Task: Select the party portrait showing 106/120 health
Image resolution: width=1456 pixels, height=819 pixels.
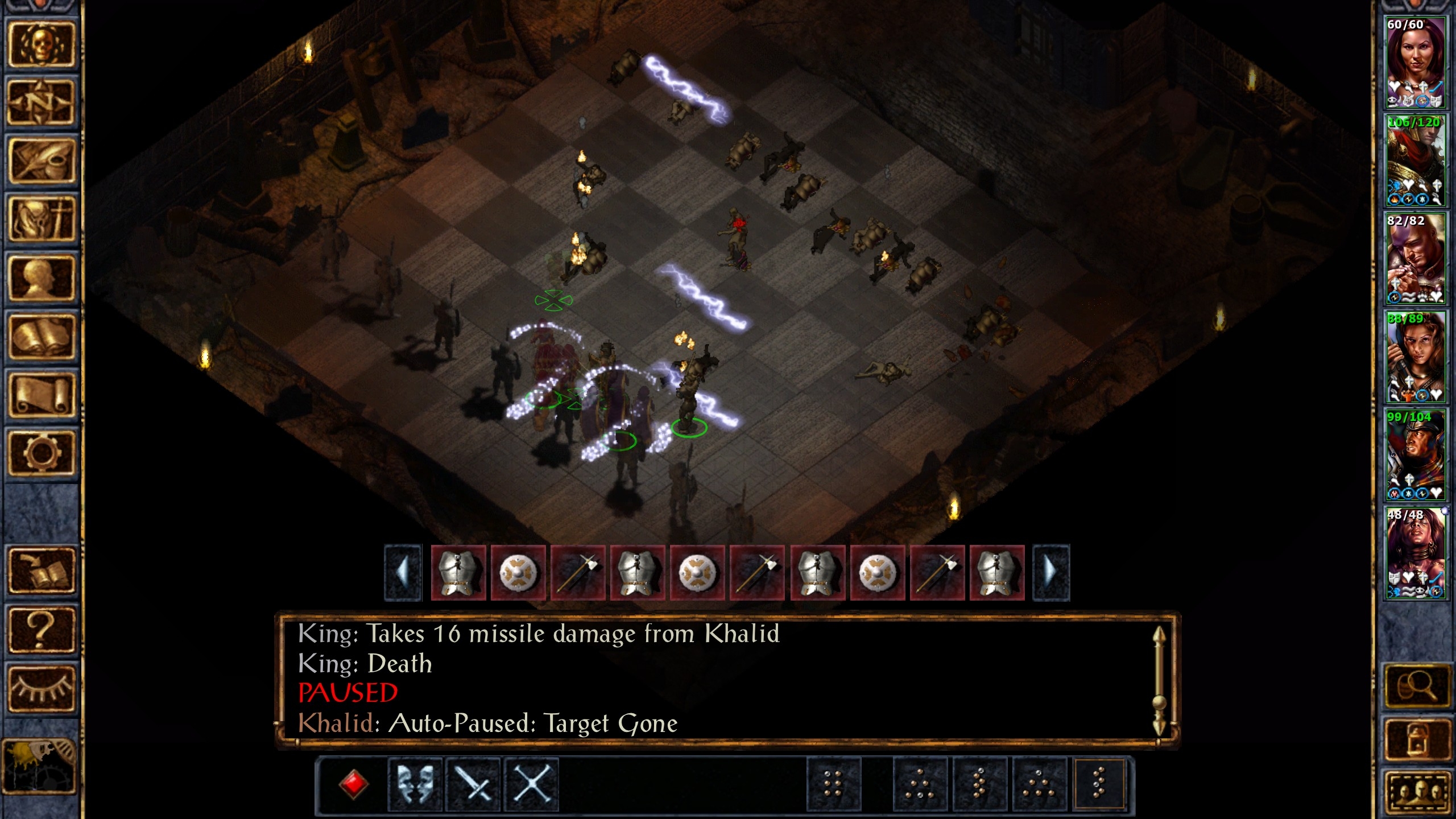Action: click(x=1415, y=161)
